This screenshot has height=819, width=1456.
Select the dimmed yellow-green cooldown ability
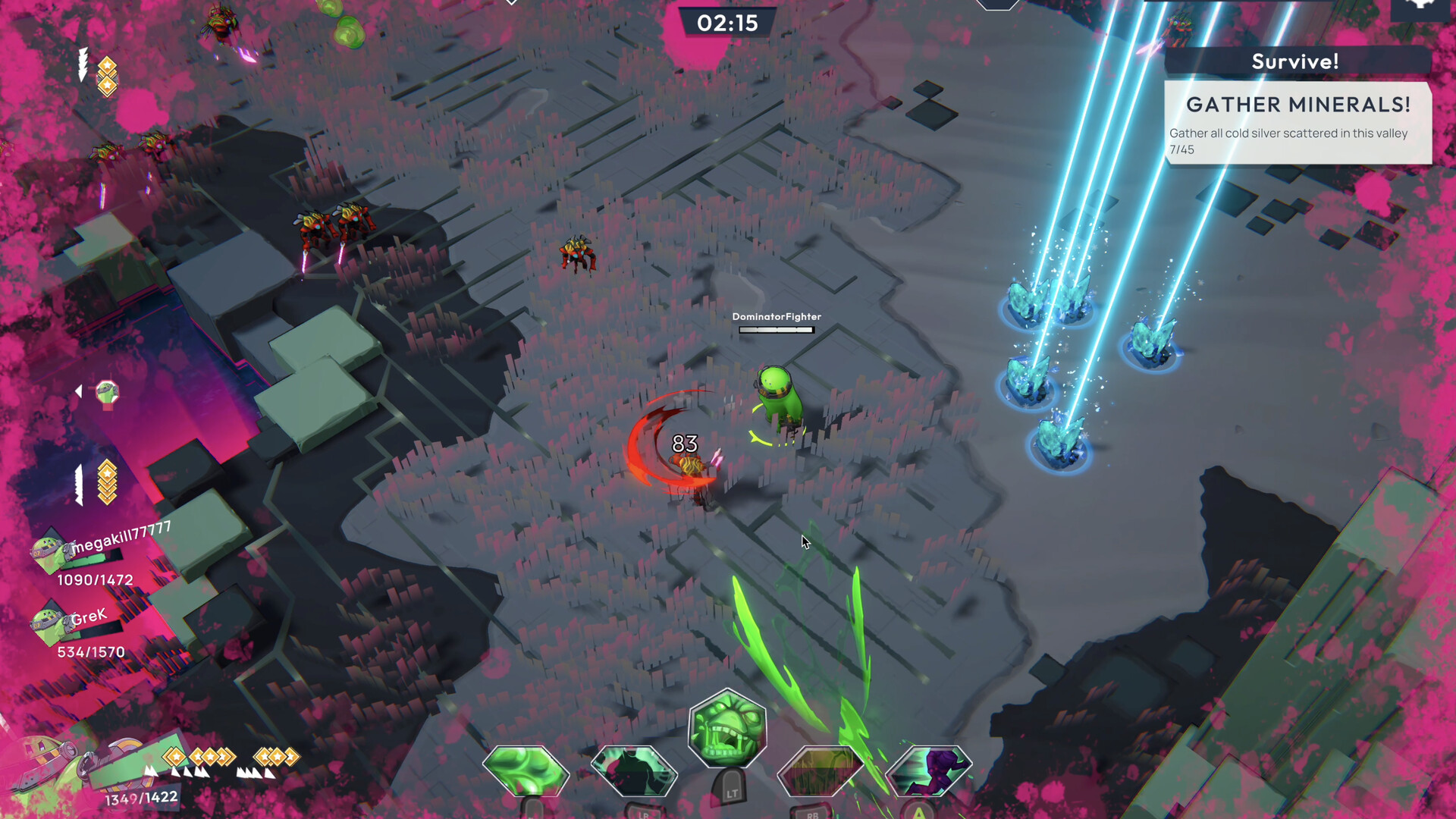point(821,770)
